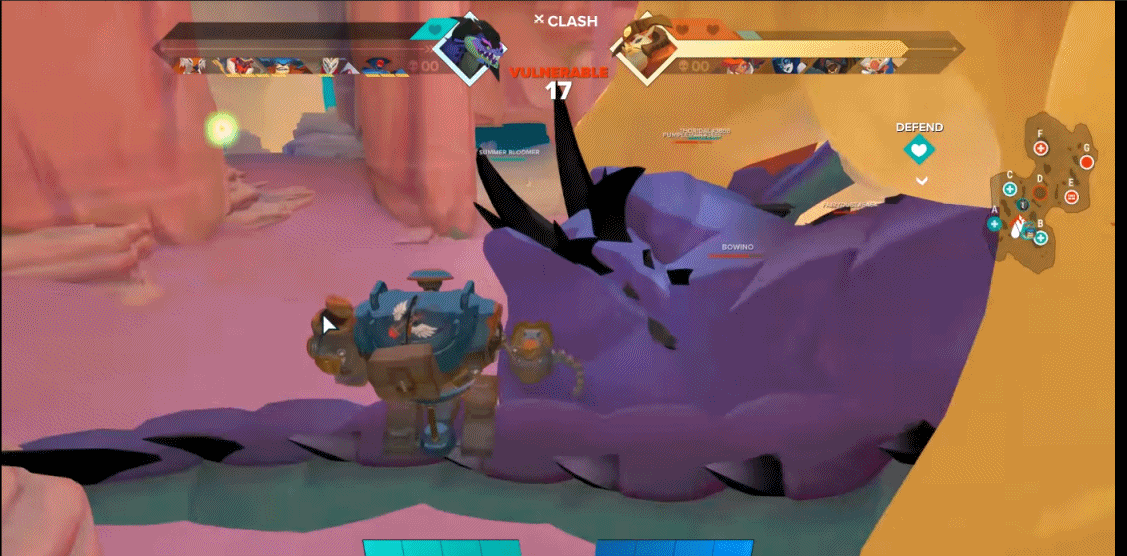Select the DEFEND heart objective marker
The width and height of the screenshot is (1127, 556).
[919, 150]
